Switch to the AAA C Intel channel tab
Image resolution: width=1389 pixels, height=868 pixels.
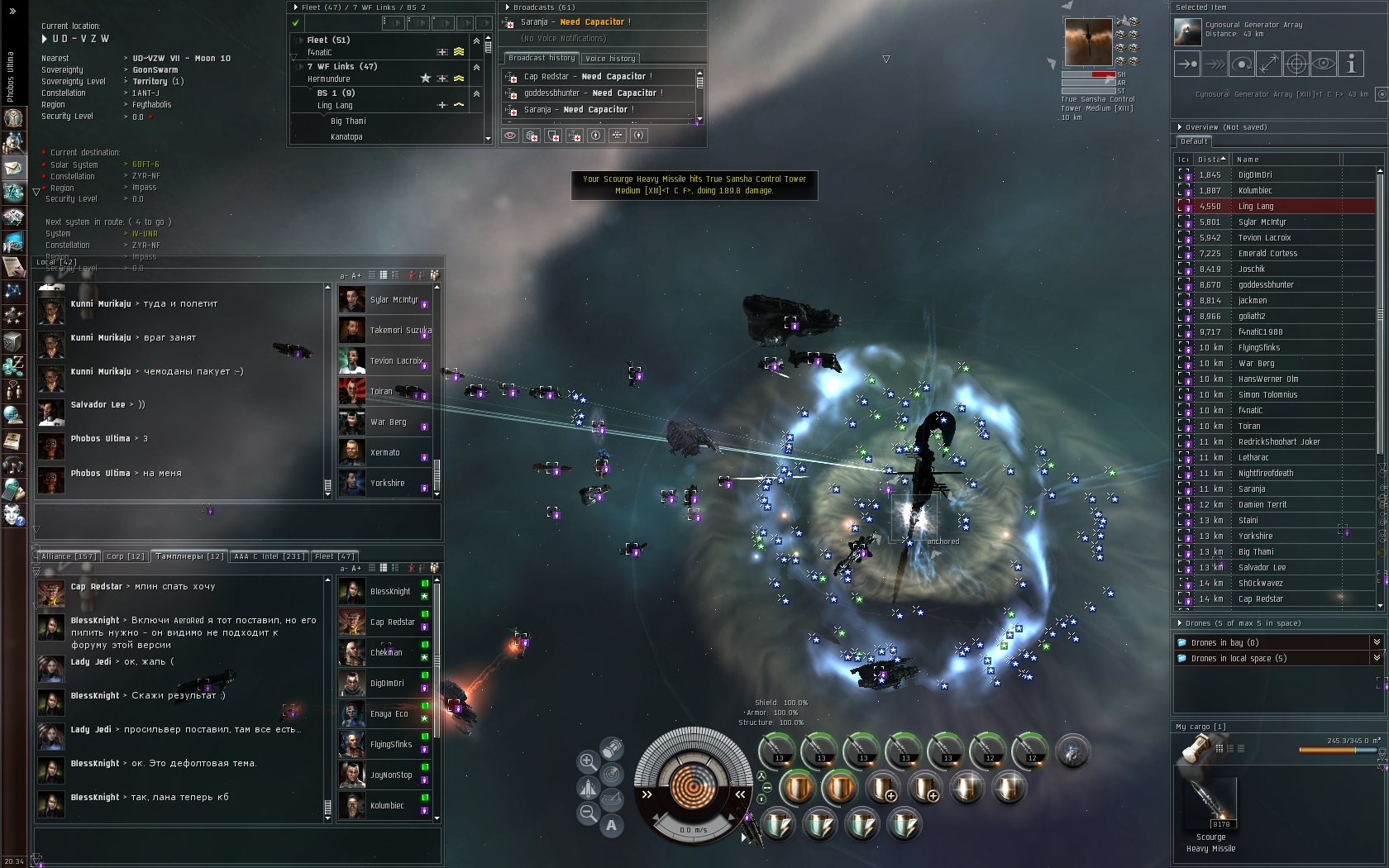point(270,556)
